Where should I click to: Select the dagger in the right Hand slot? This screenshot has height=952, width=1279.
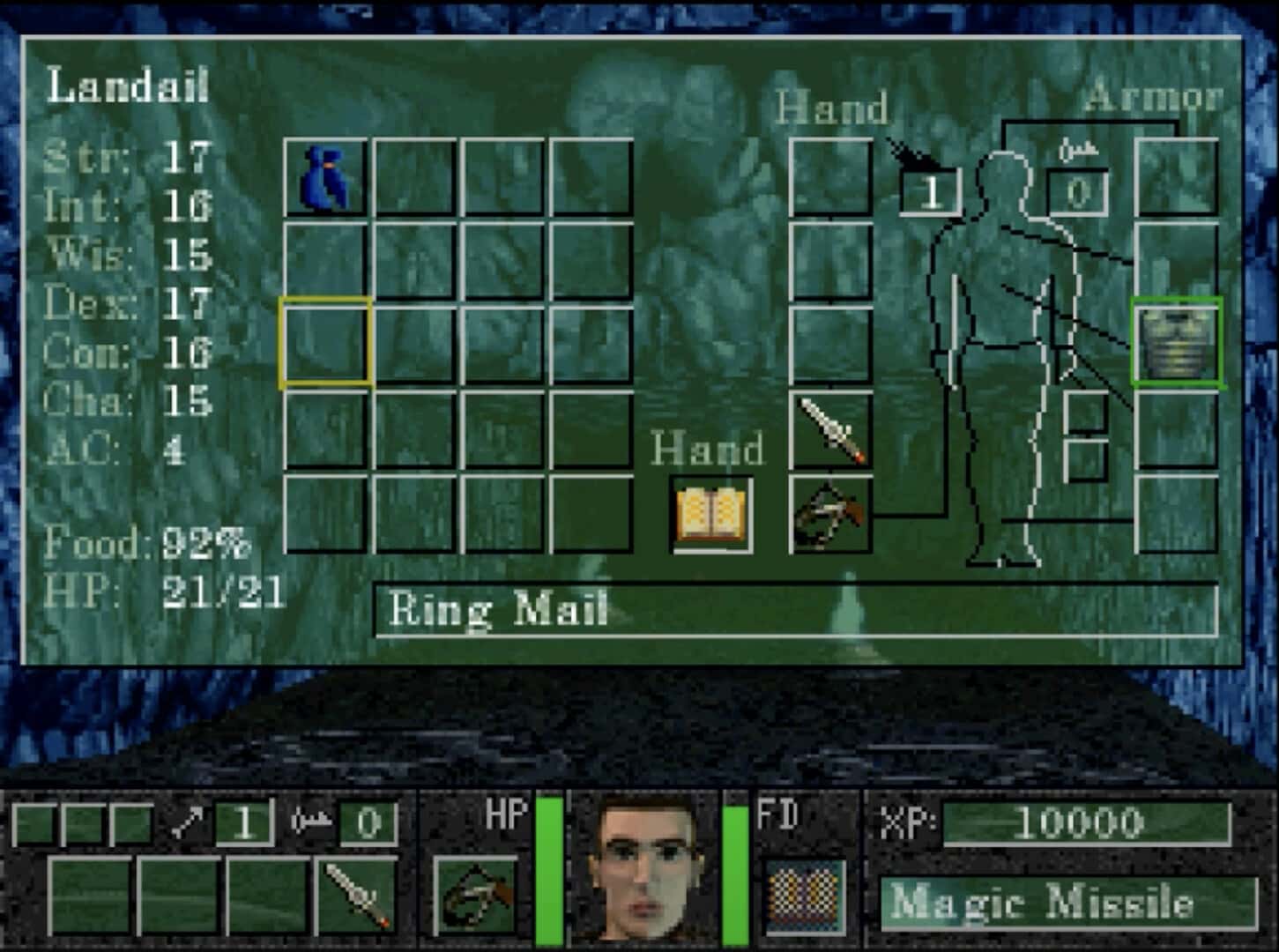point(829,429)
